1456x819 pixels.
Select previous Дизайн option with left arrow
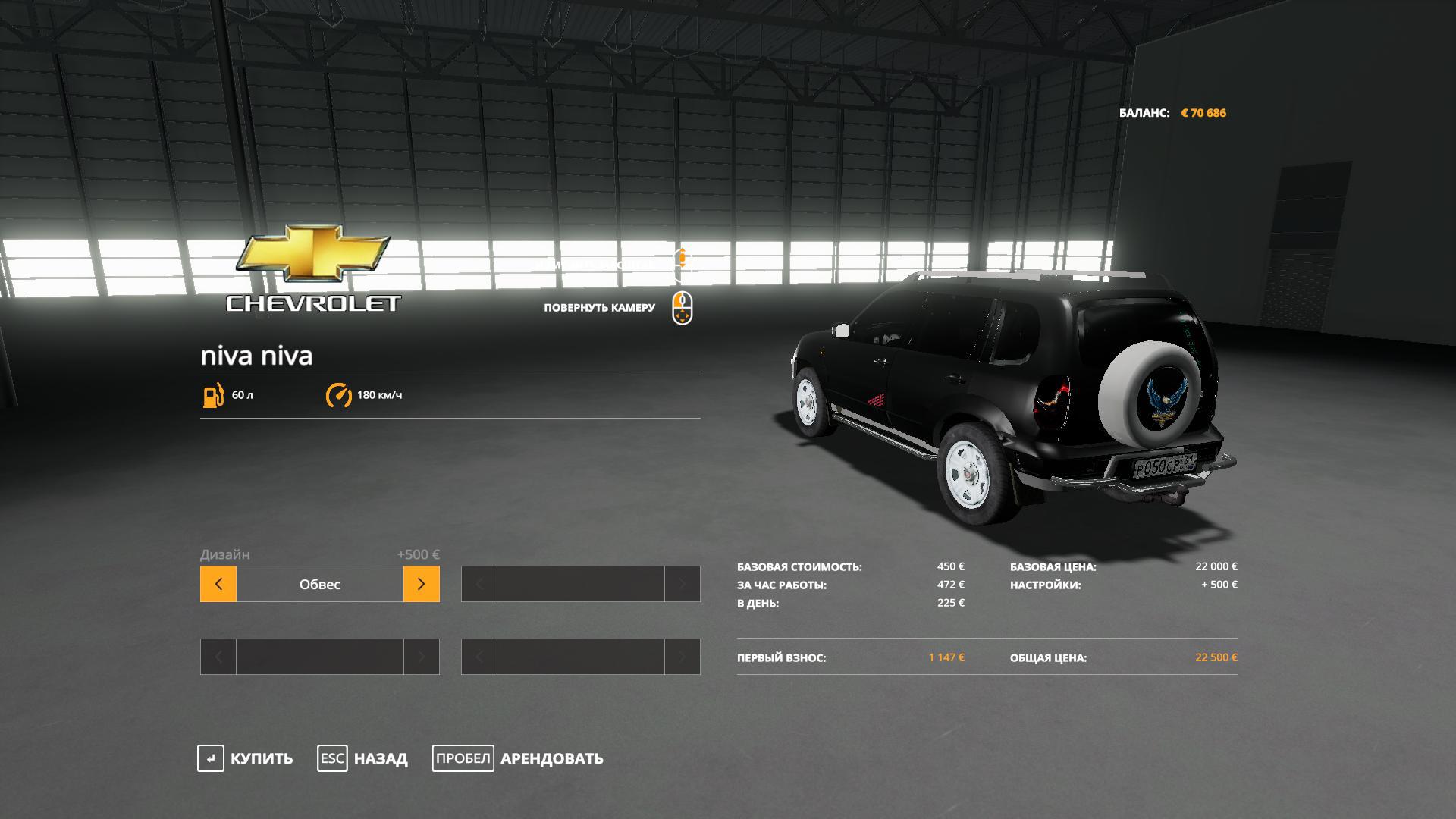[218, 584]
